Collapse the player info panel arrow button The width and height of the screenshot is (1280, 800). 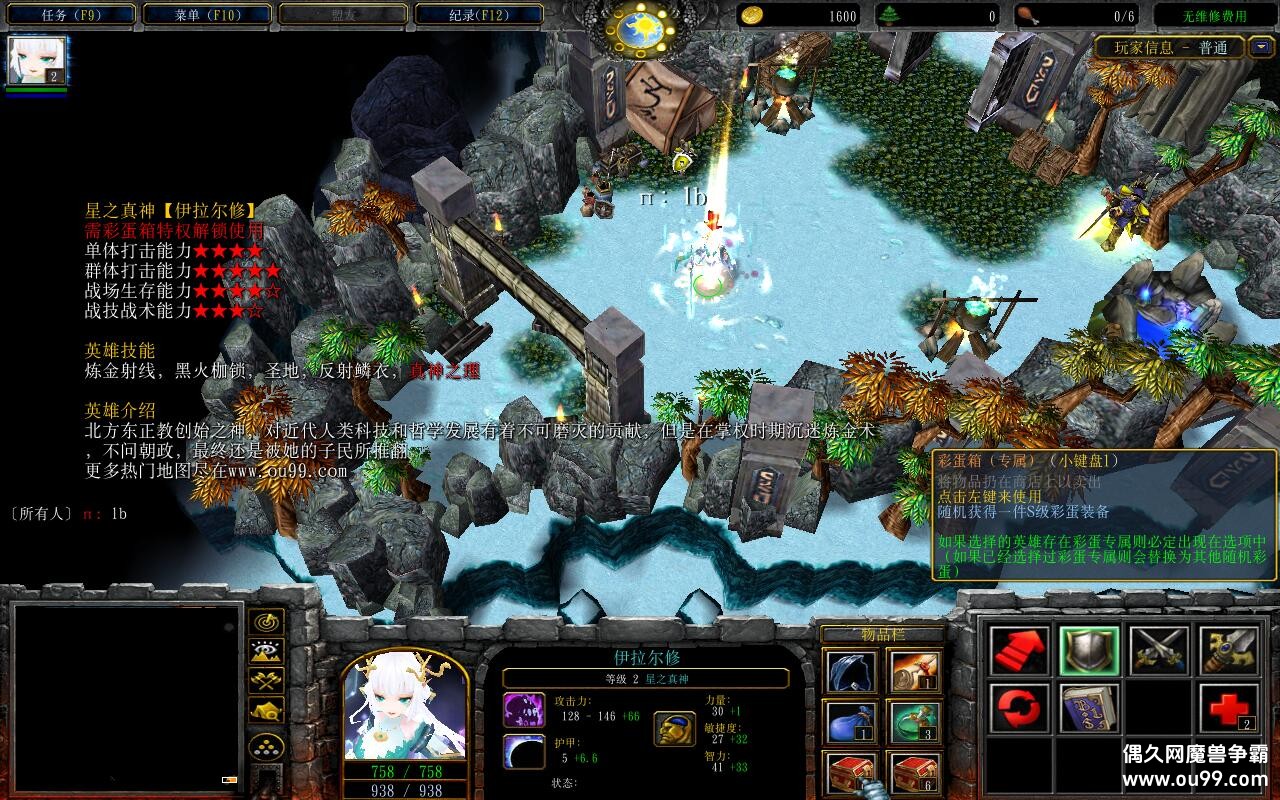pyautogui.click(x=1261, y=47)
